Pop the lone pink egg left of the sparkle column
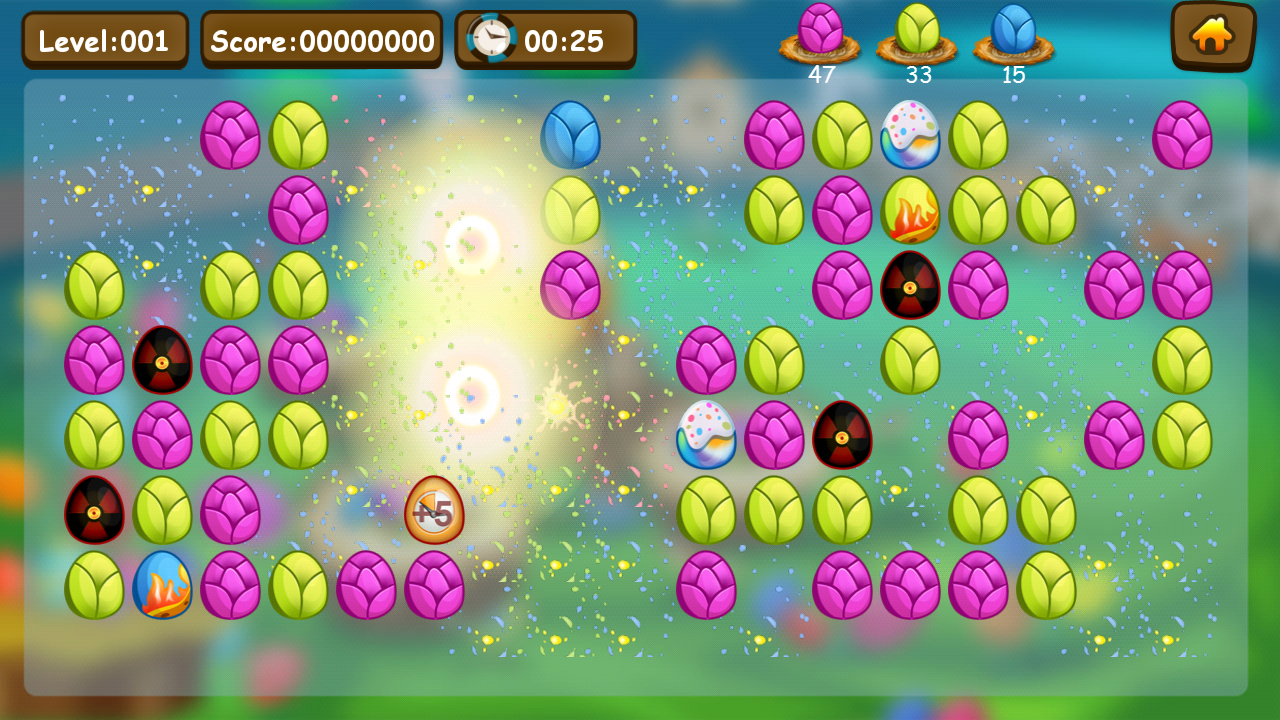1280x720 pixels. [570, 289]
